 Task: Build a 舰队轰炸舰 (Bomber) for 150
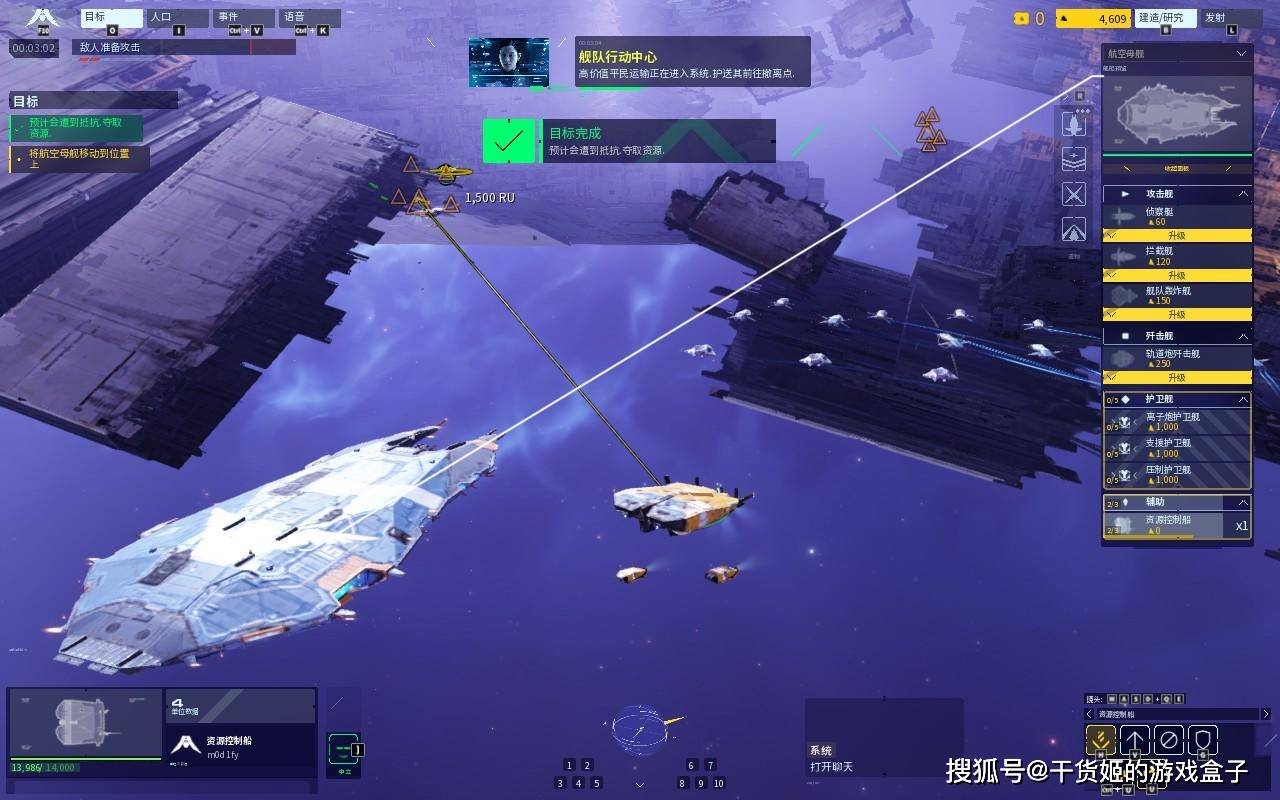(1177, 296)
